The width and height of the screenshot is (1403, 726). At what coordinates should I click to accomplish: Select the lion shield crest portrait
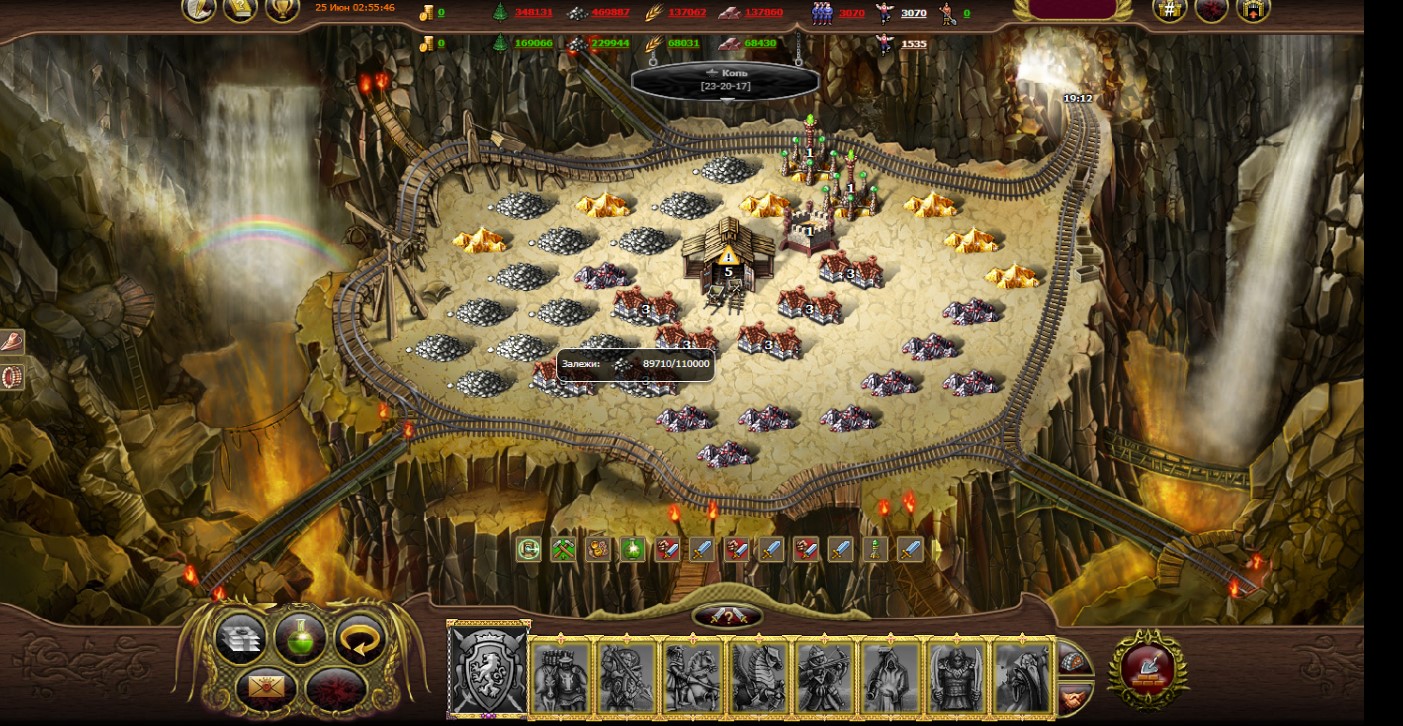click(x=488, y=670)
